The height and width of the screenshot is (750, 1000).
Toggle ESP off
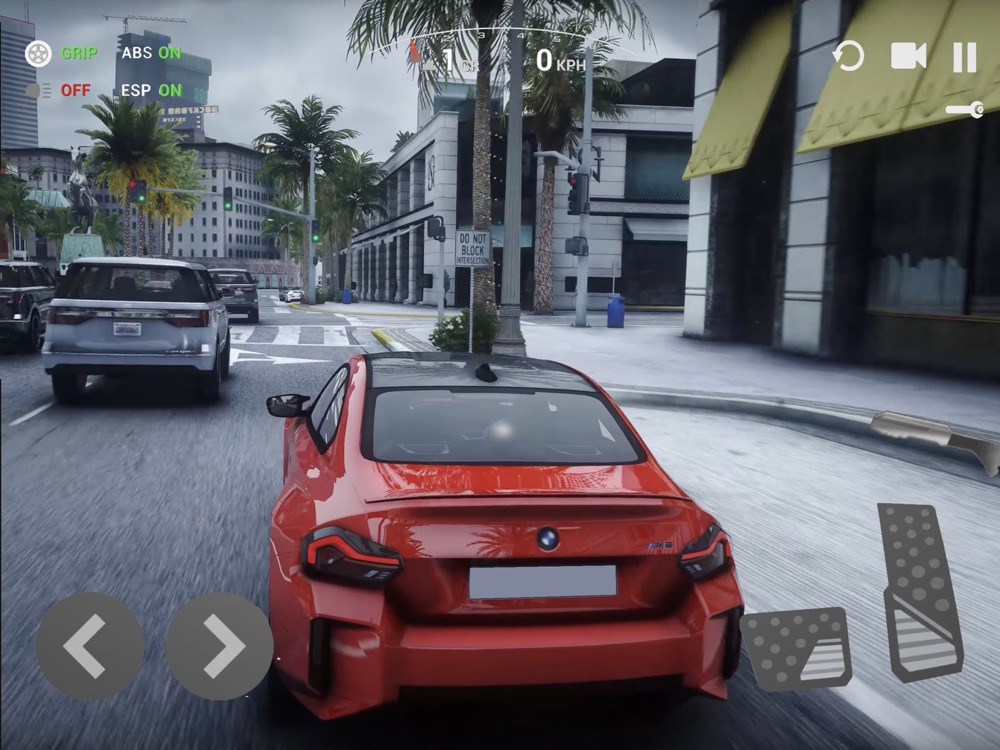point(151,90)
